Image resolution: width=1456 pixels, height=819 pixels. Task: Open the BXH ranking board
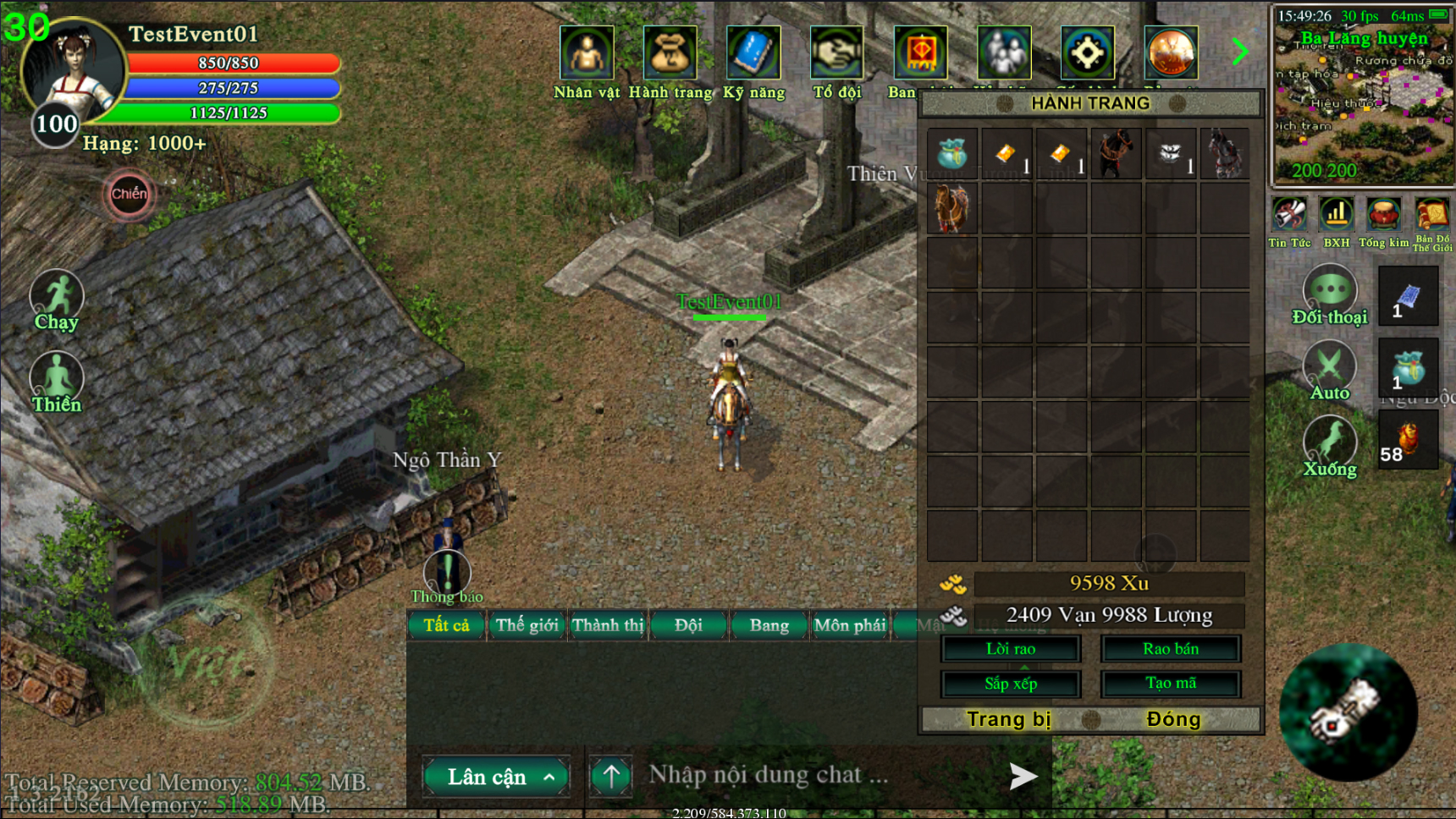pyautogui.click(x=1337, y=223)
